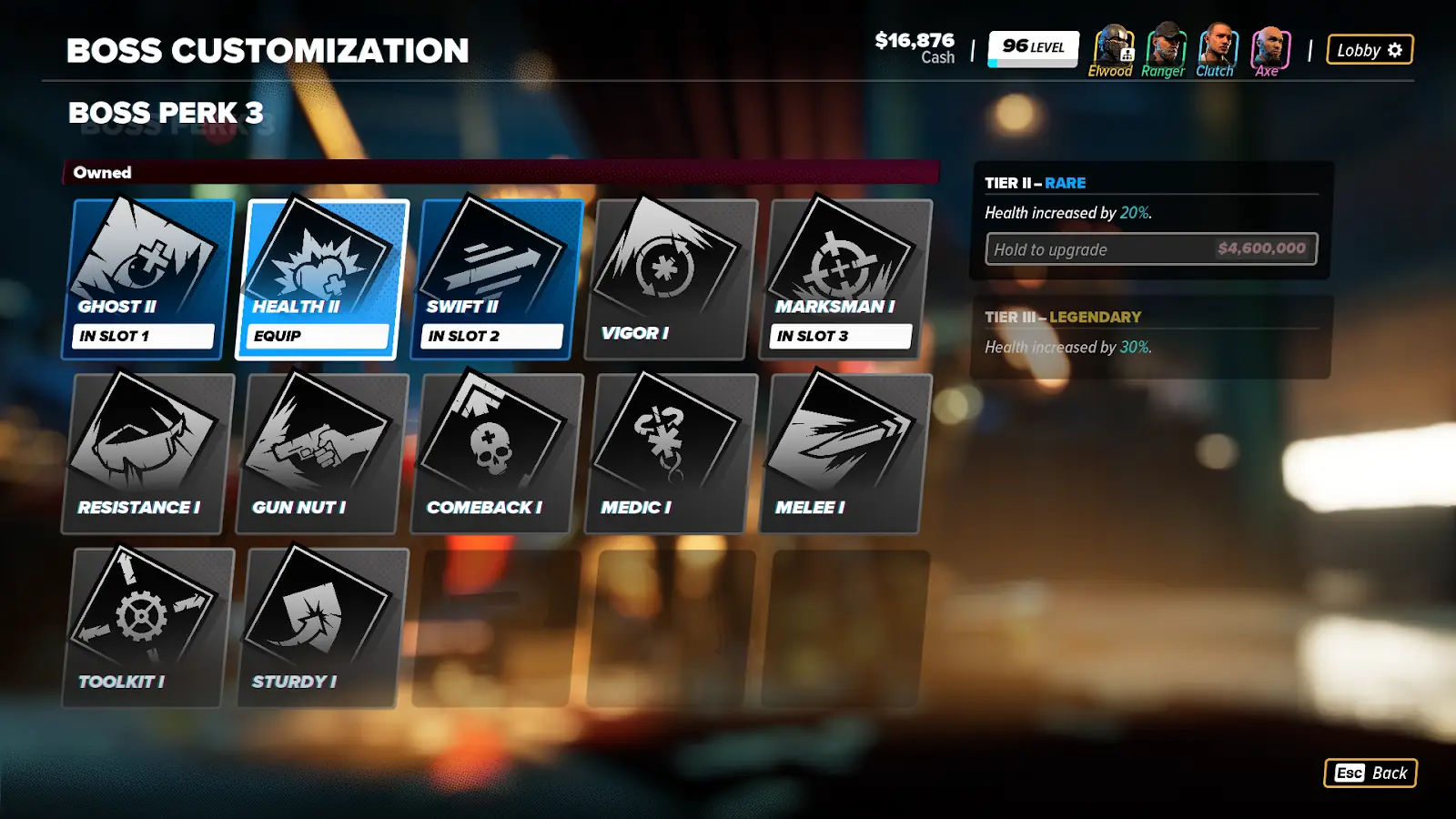This screenshot has height=819, width=1456.
Task: Choose the Gun Nut I perk
Action: coord(321,451)
